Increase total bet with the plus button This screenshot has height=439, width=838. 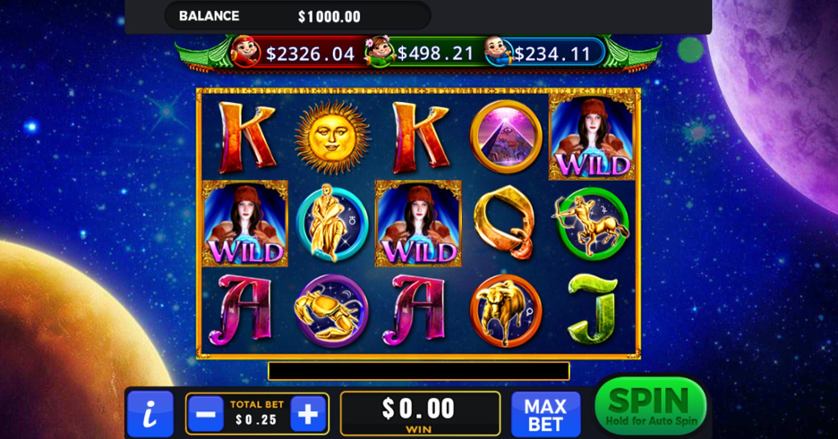310,412
